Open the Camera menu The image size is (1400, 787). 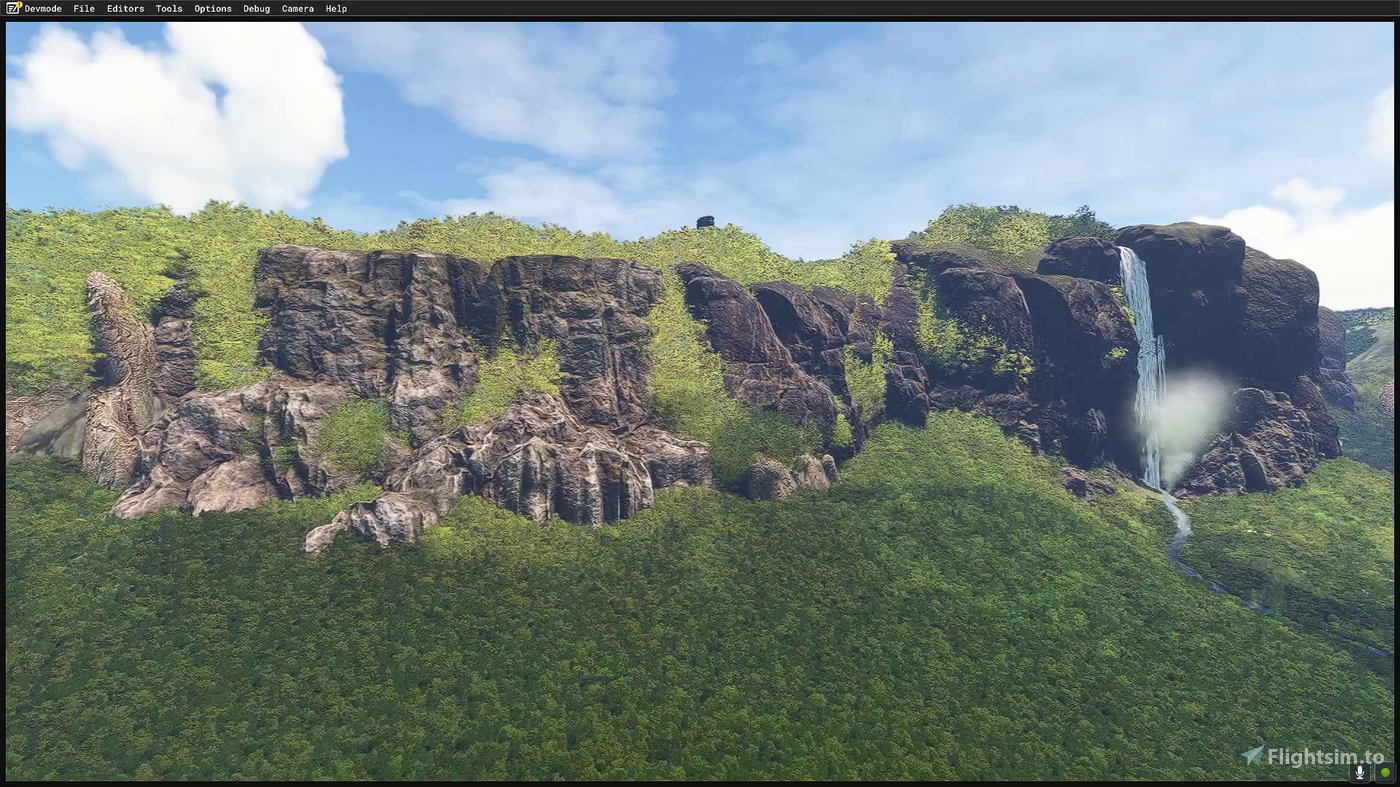point(297,8)
